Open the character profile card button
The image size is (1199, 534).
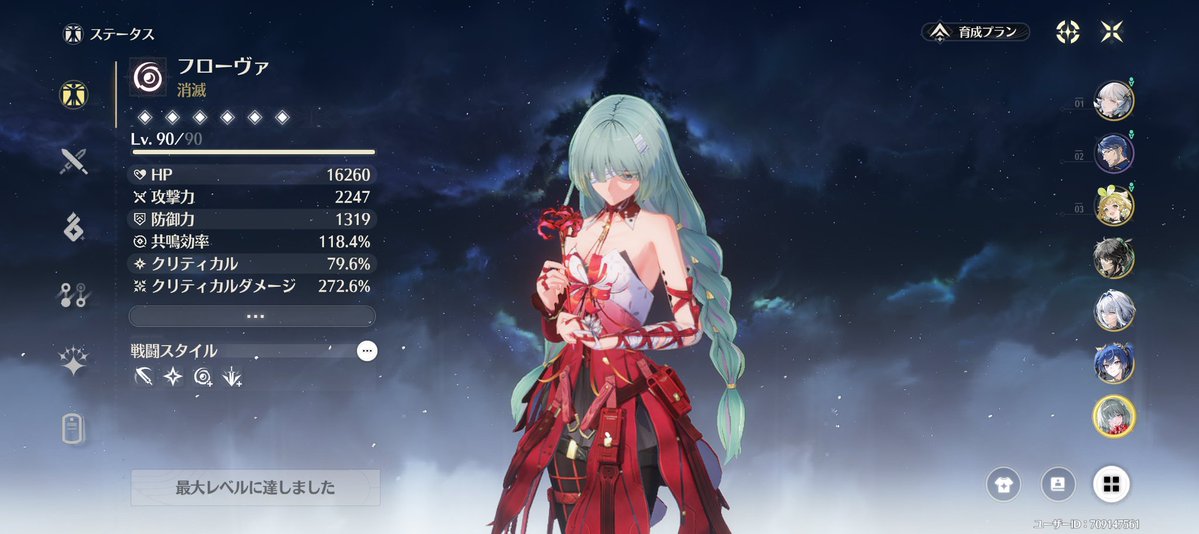(x=1057, y=485)
